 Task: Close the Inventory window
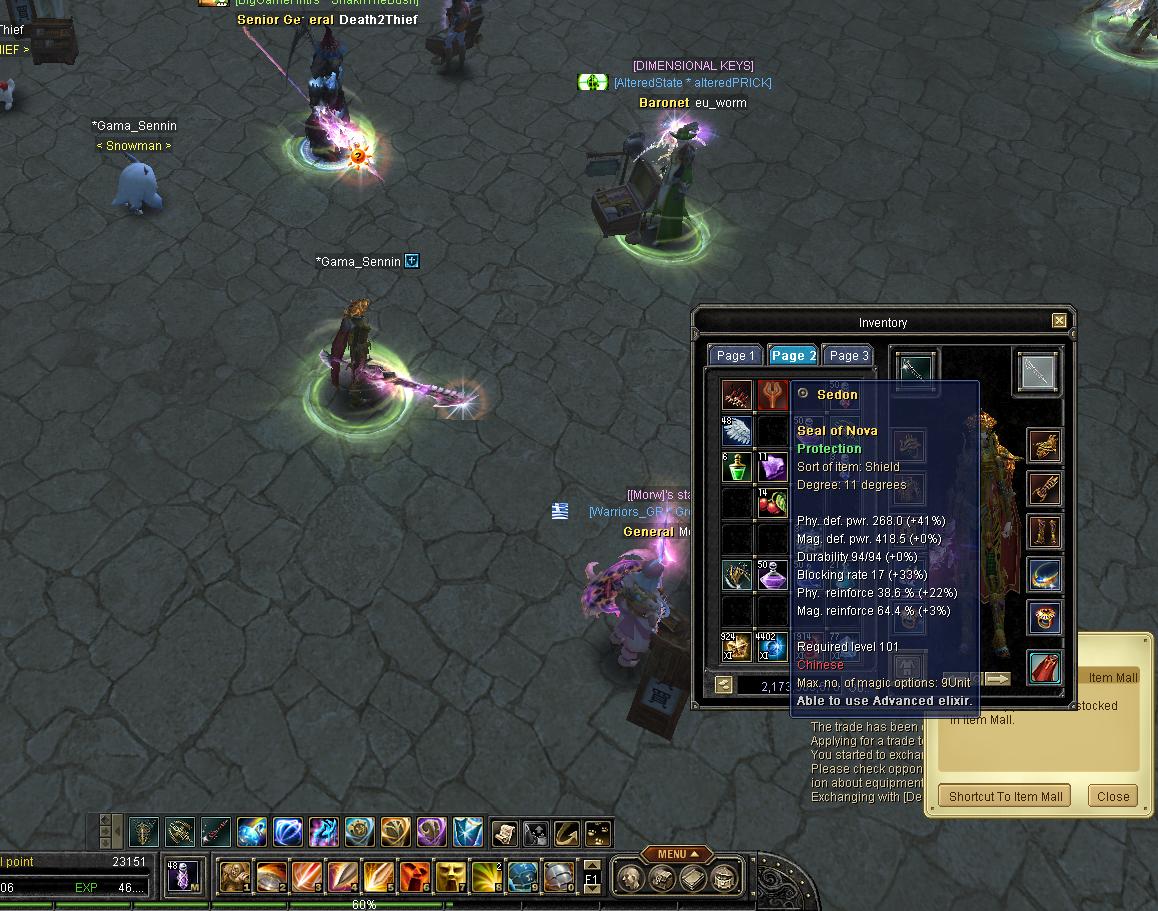click(x=1059, y=321)
